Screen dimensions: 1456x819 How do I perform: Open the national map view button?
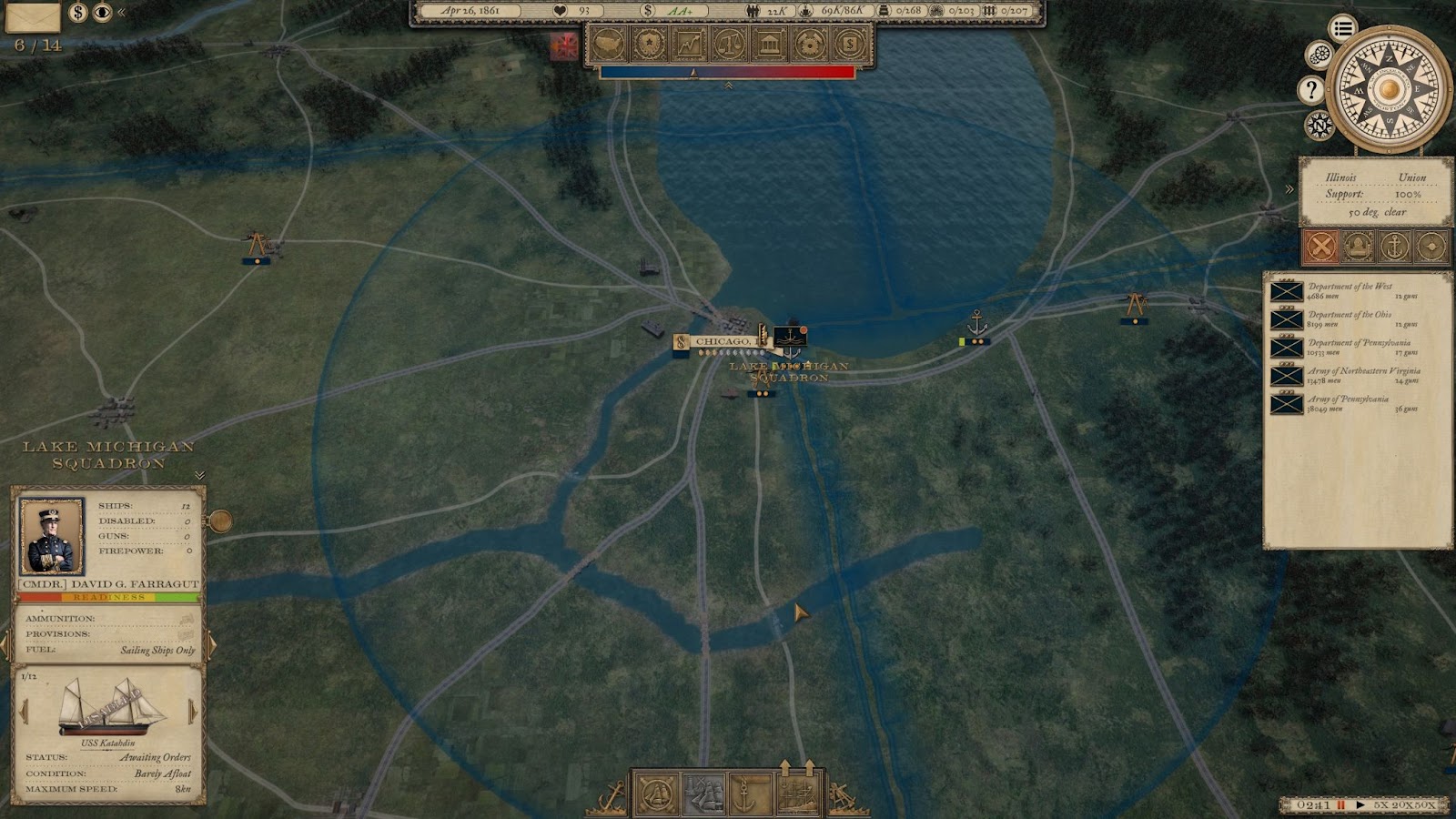click(x=608, y=44)
